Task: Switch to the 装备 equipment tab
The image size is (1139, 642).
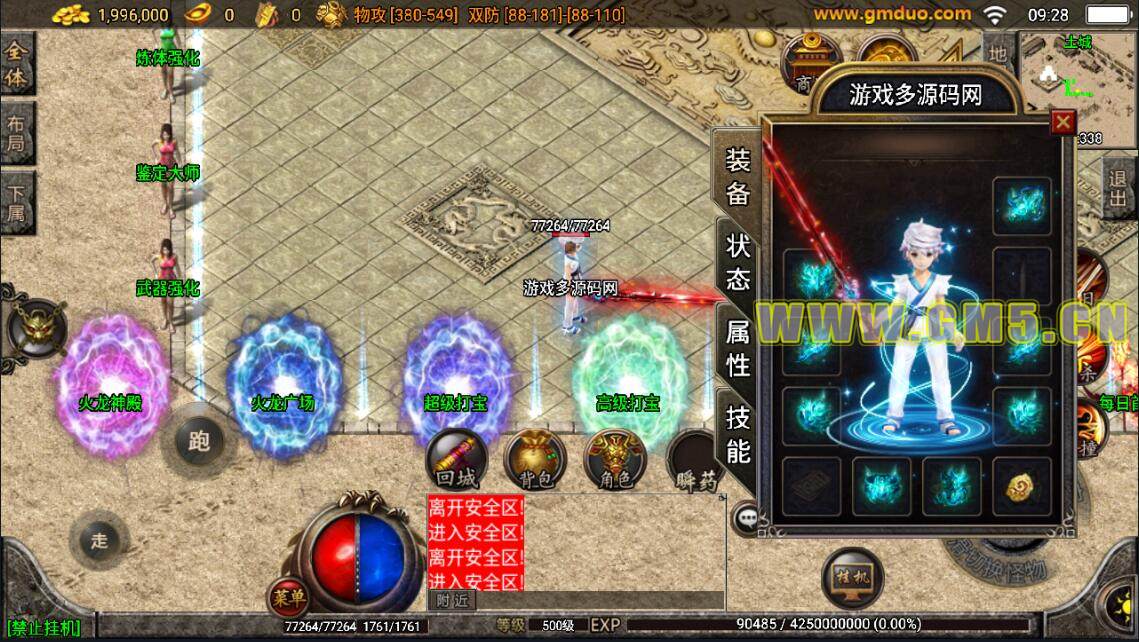Action: click(x=738, y=176)
